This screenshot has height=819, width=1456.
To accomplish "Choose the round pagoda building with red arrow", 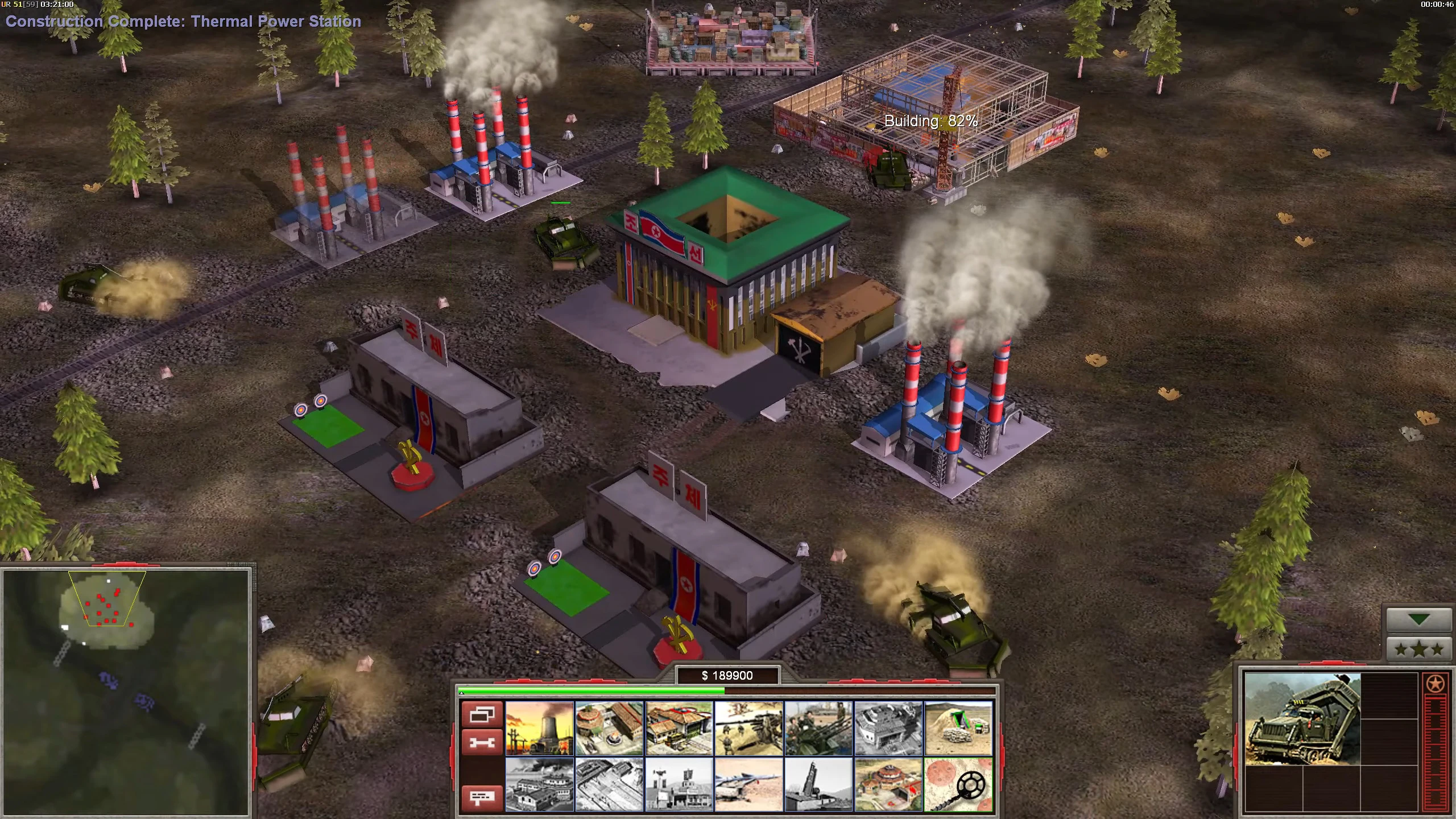I will click(x=888, y=784).
